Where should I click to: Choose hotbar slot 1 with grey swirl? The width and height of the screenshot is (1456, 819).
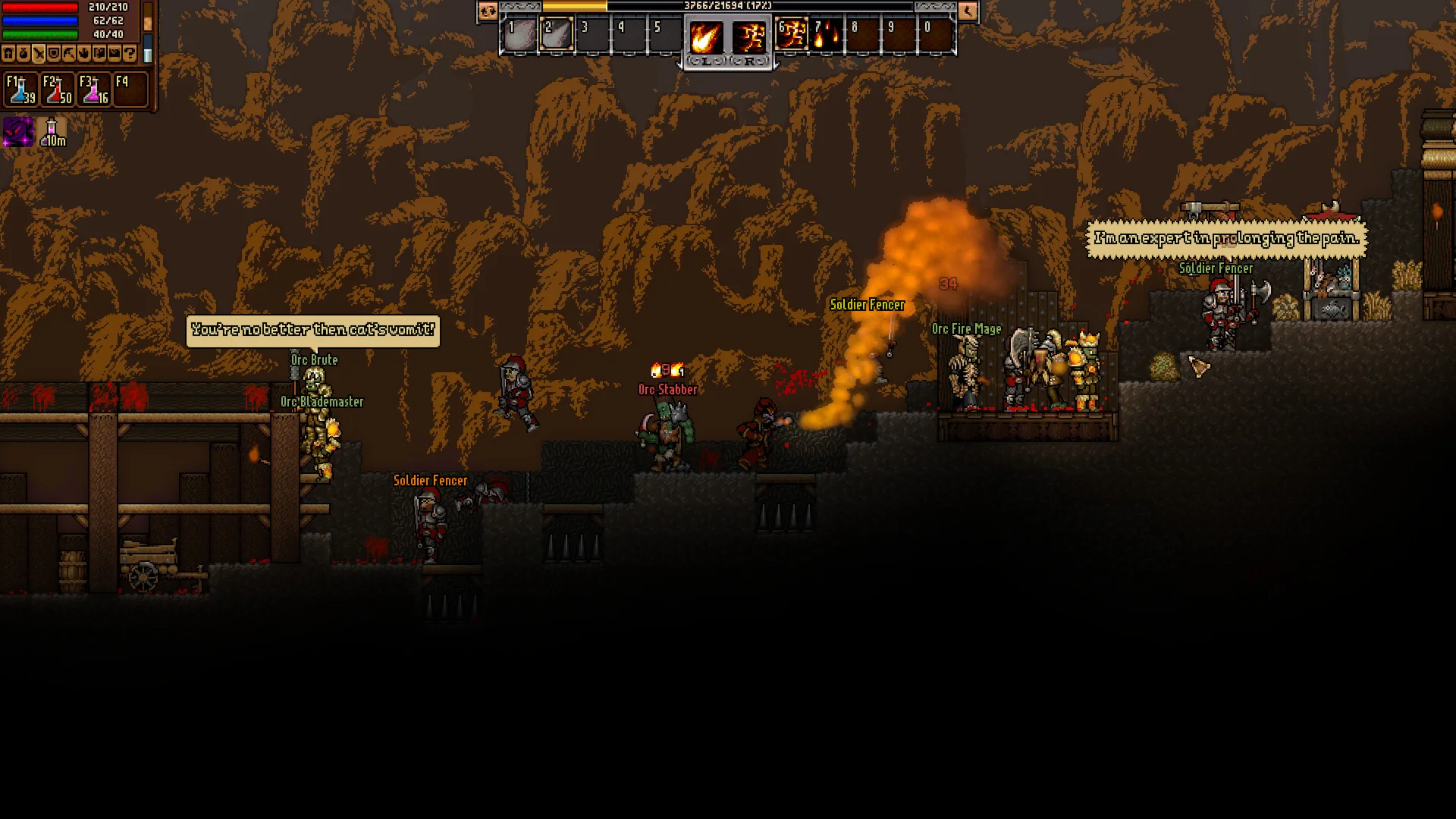pos(520,36)
